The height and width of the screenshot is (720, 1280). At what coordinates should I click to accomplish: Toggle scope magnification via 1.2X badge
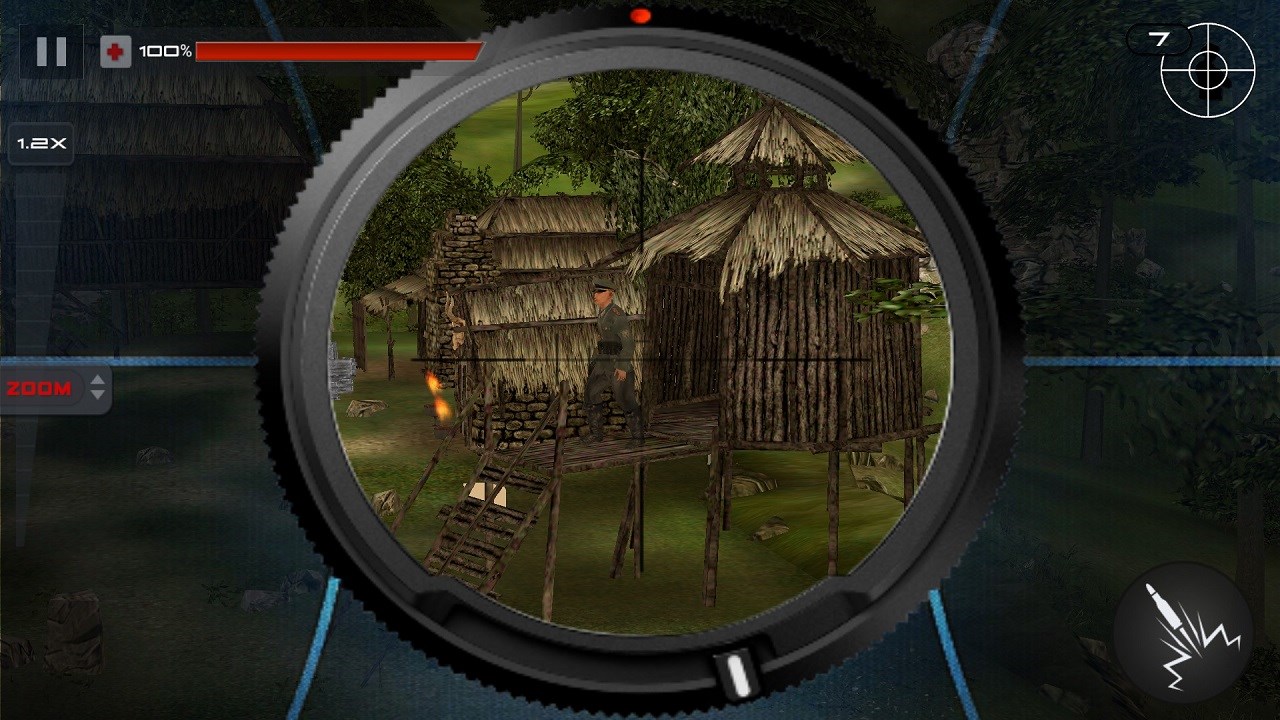pos(40,143)
